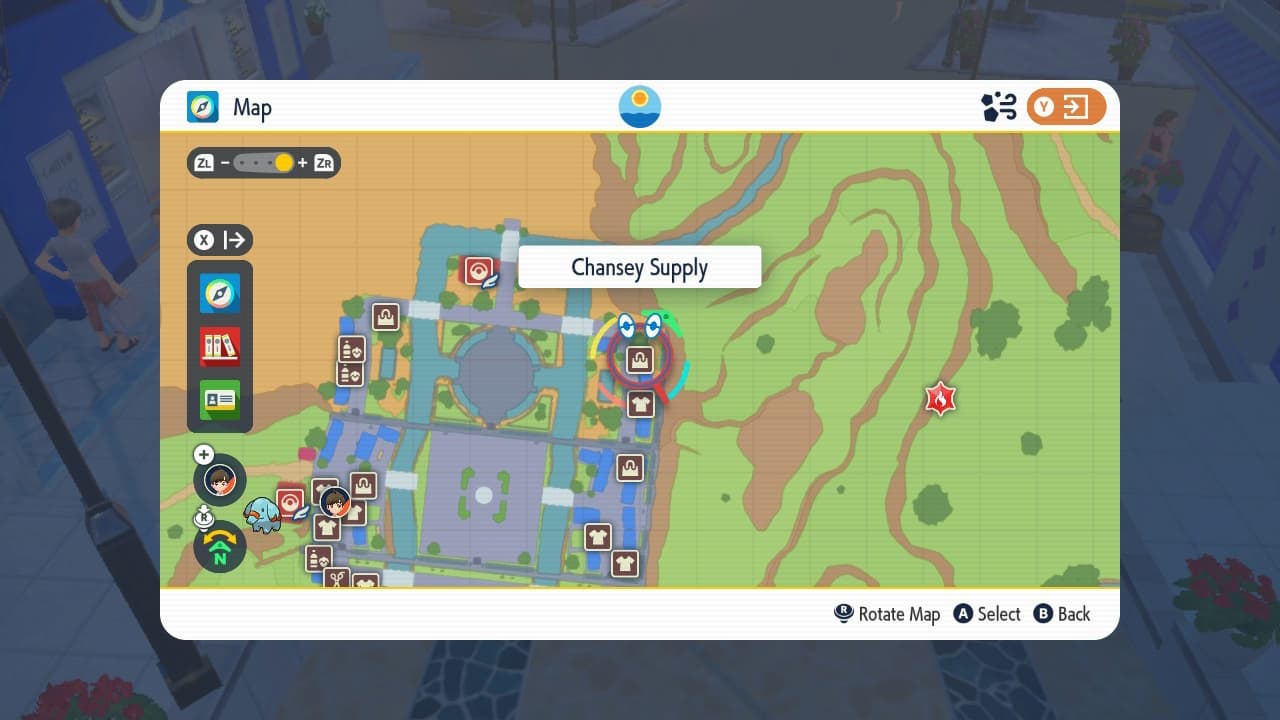This screenshot has height=720, width=1280.
Task: Select a blue Tera Raid crystal icon
Action: (x=624, y=325)
